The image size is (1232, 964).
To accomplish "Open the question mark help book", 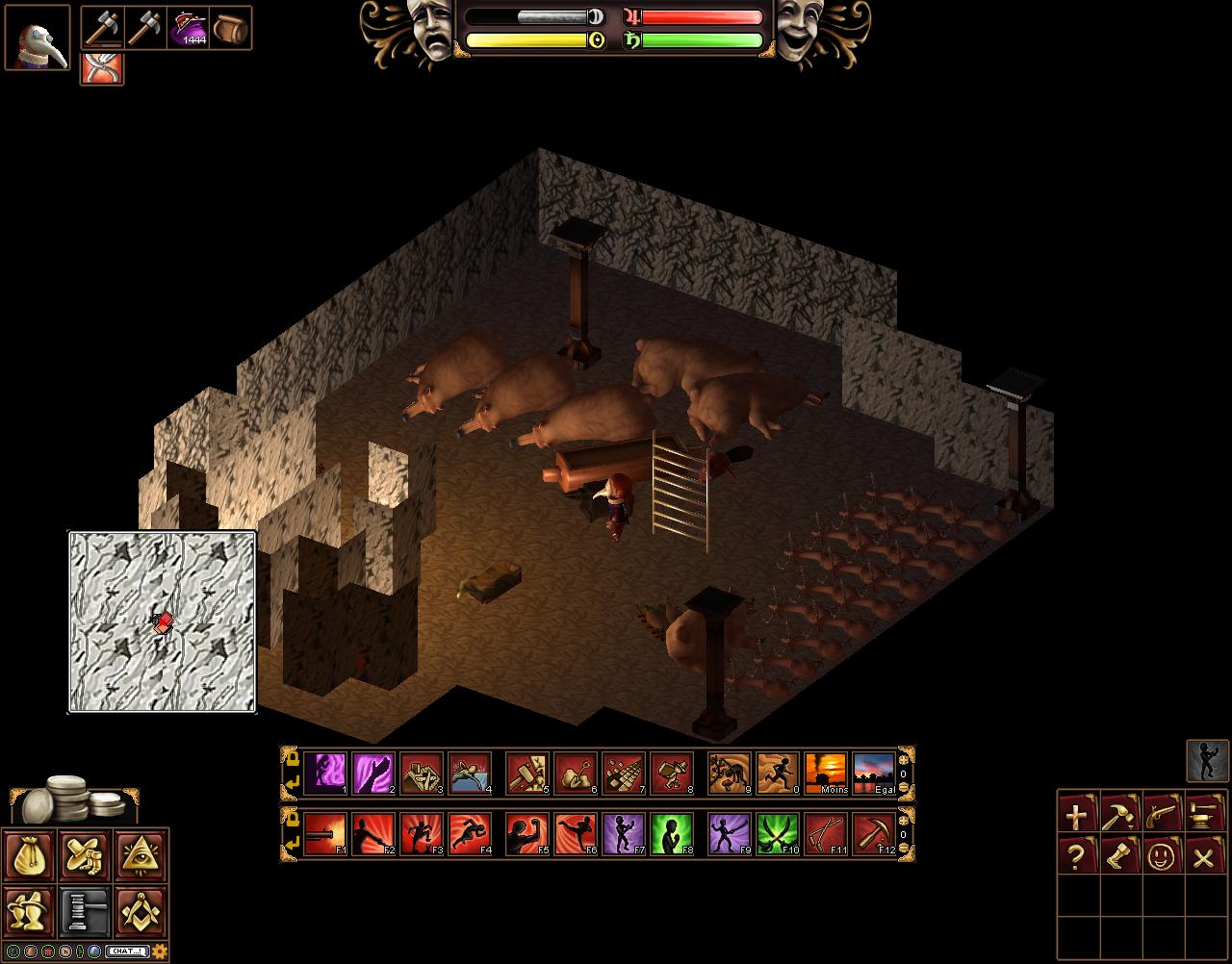I will 1077,855.
